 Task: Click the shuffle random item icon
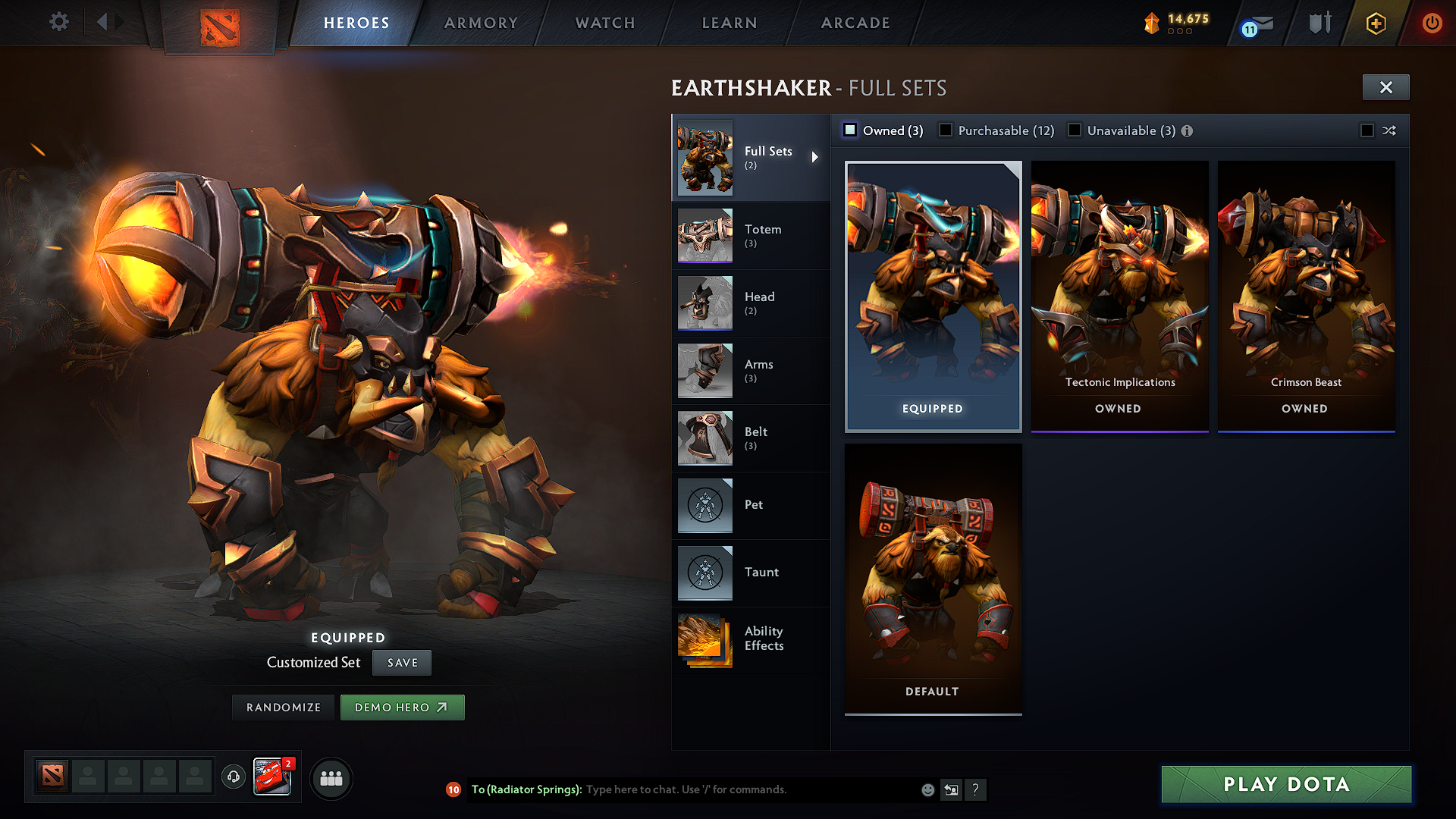tap(1390, 130)
